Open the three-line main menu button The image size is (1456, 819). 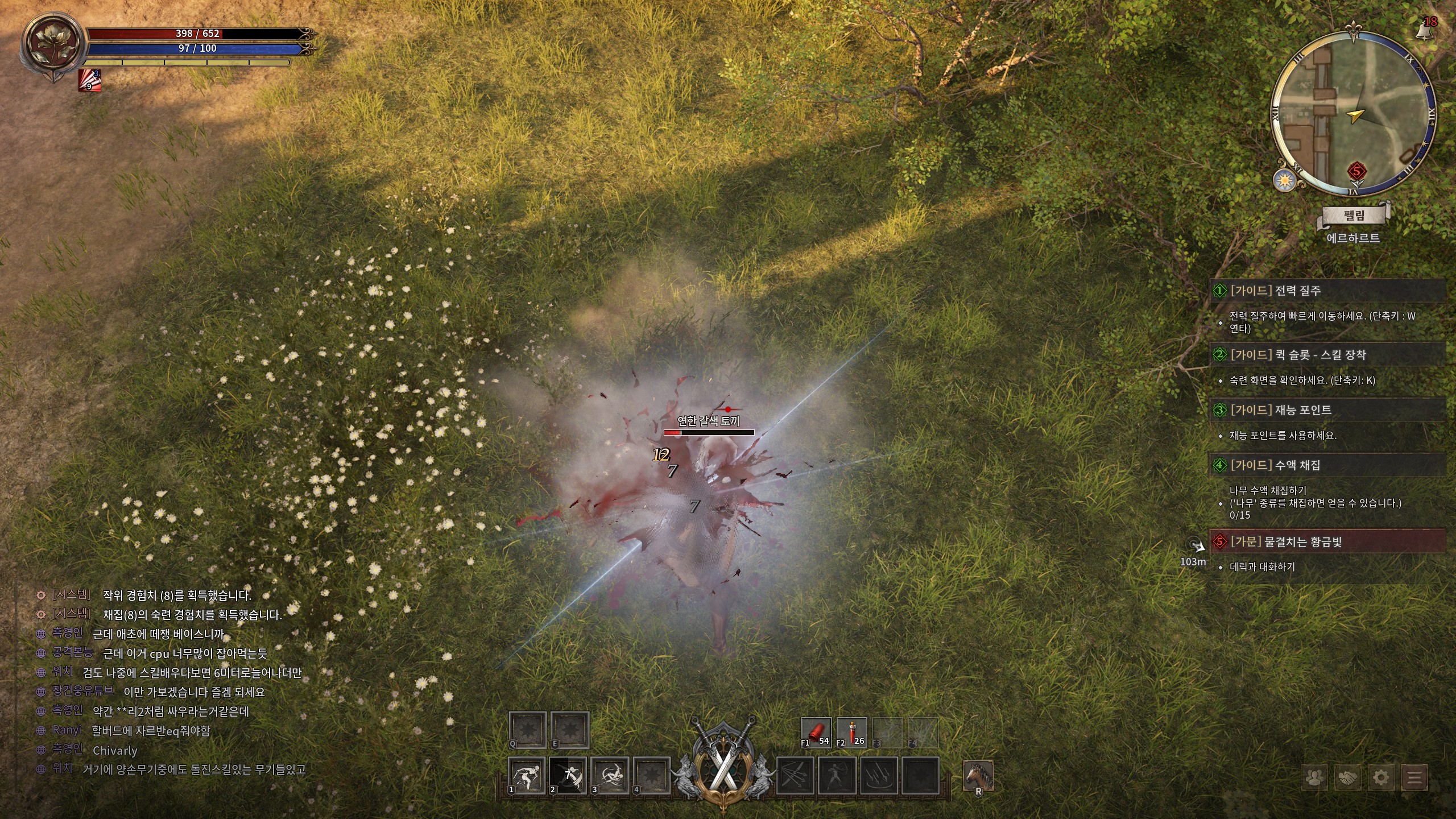click(1414, 777)
